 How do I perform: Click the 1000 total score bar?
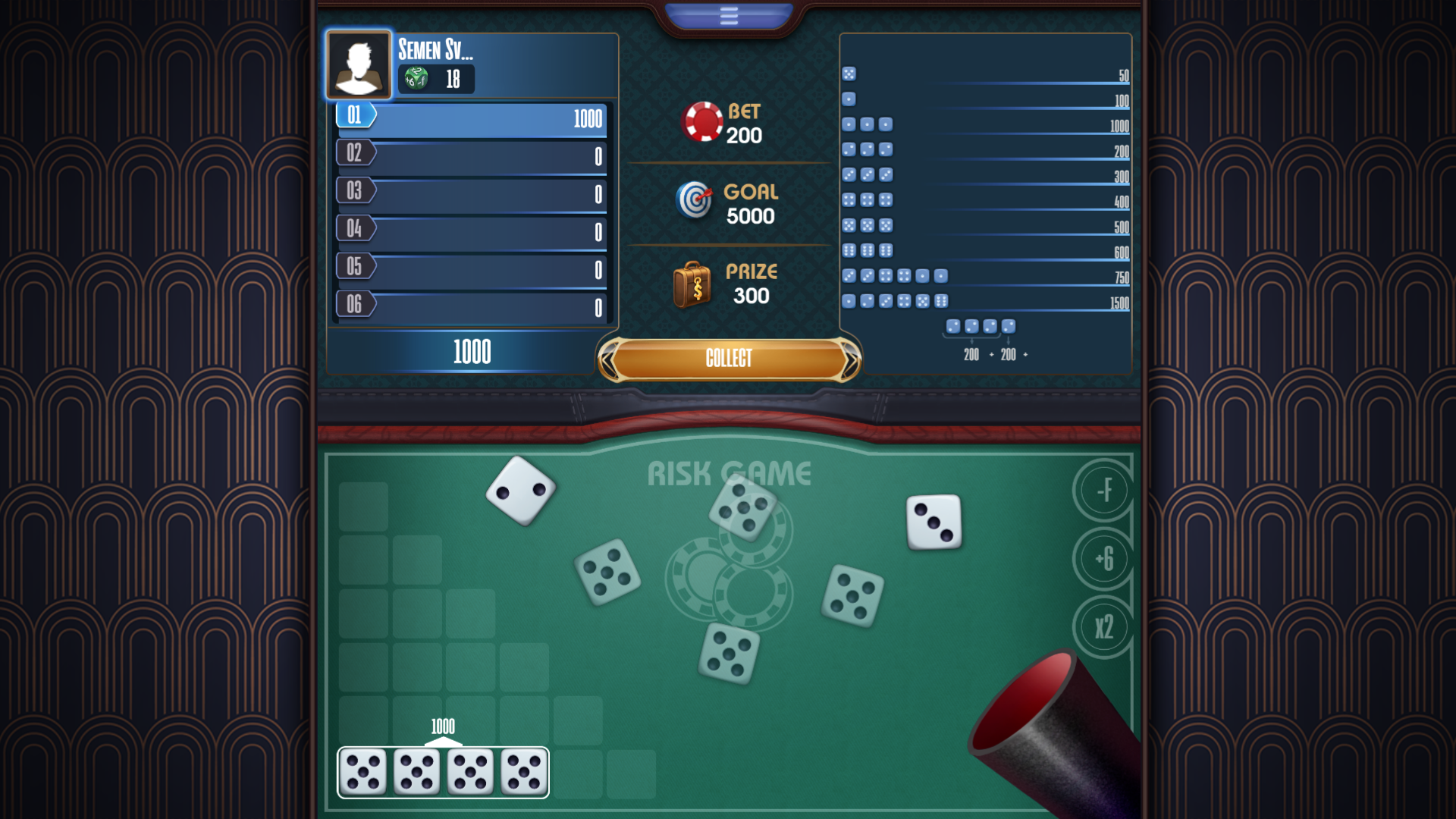tap(472, 351)
